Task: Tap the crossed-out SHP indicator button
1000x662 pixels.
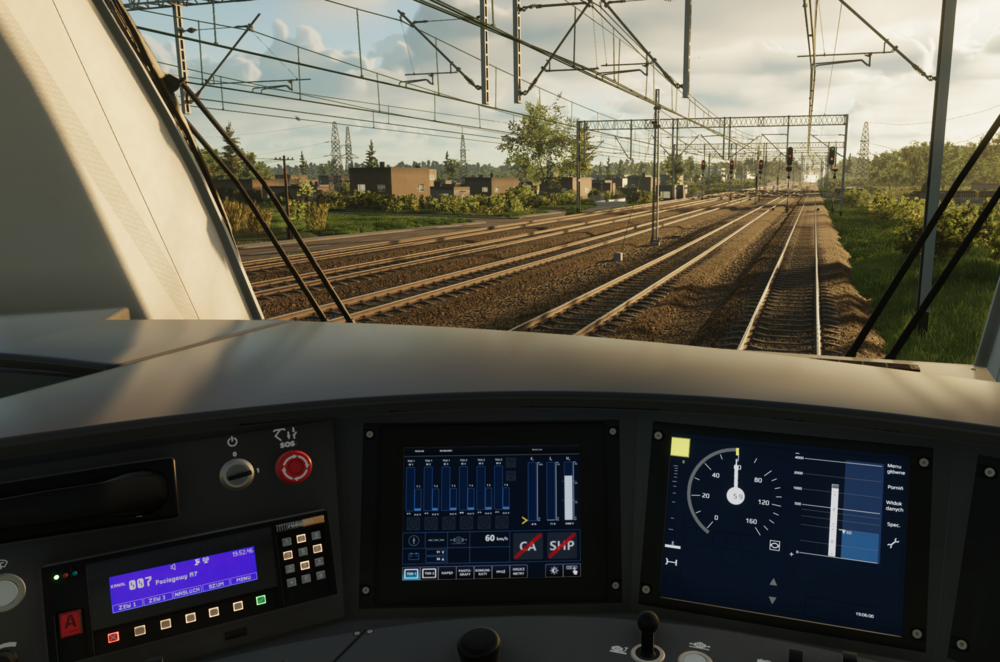Action: [561, 546]
